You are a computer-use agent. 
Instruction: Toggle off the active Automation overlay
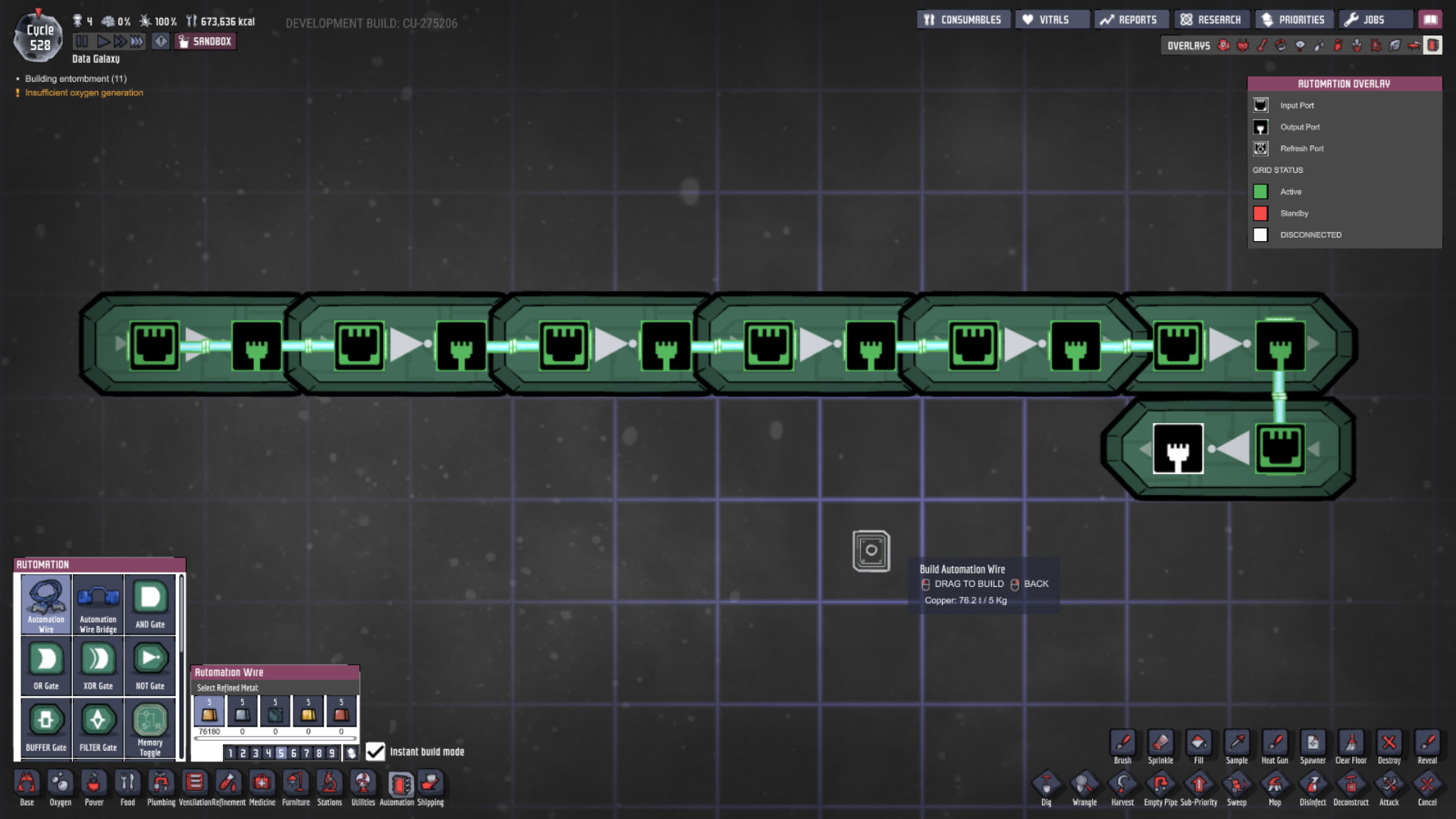pyautogui.click(x=1432, y=45)
